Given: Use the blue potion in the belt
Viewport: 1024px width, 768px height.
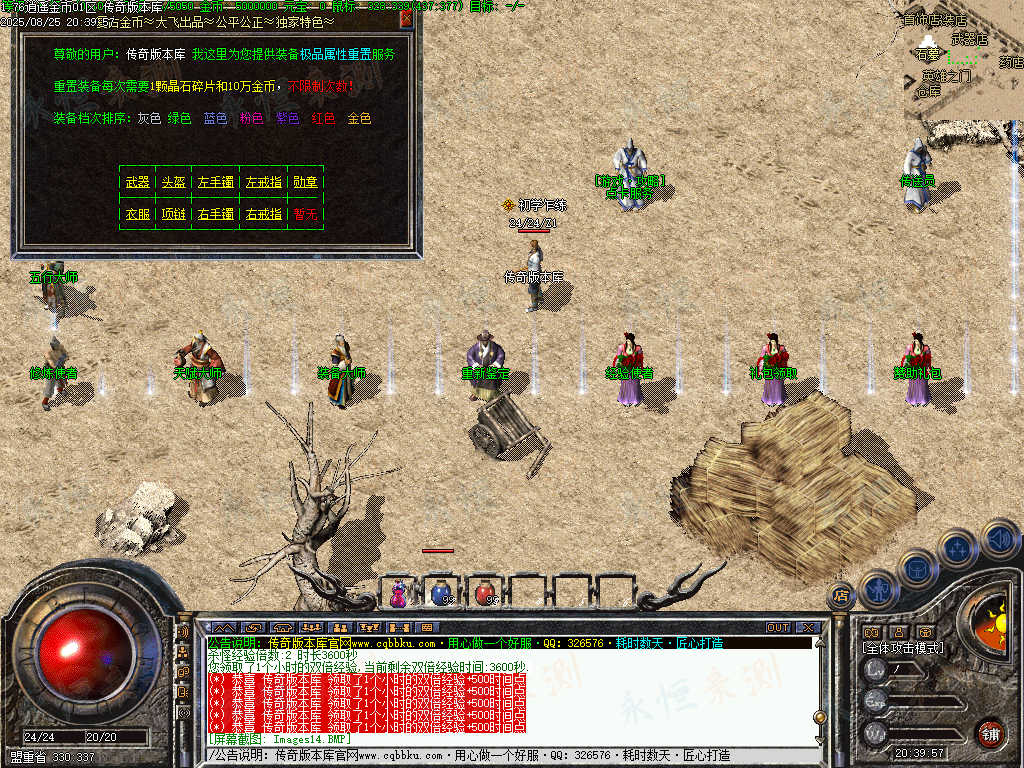Looking at the screenshot, I should [x=440, y=593].
